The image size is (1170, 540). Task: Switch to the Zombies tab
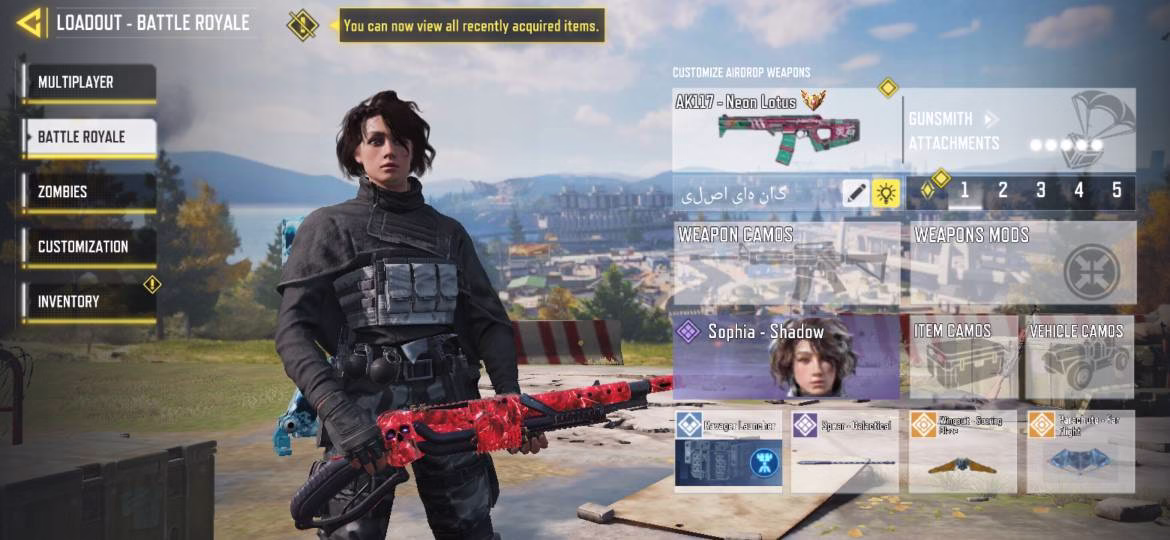click(88, 192)
